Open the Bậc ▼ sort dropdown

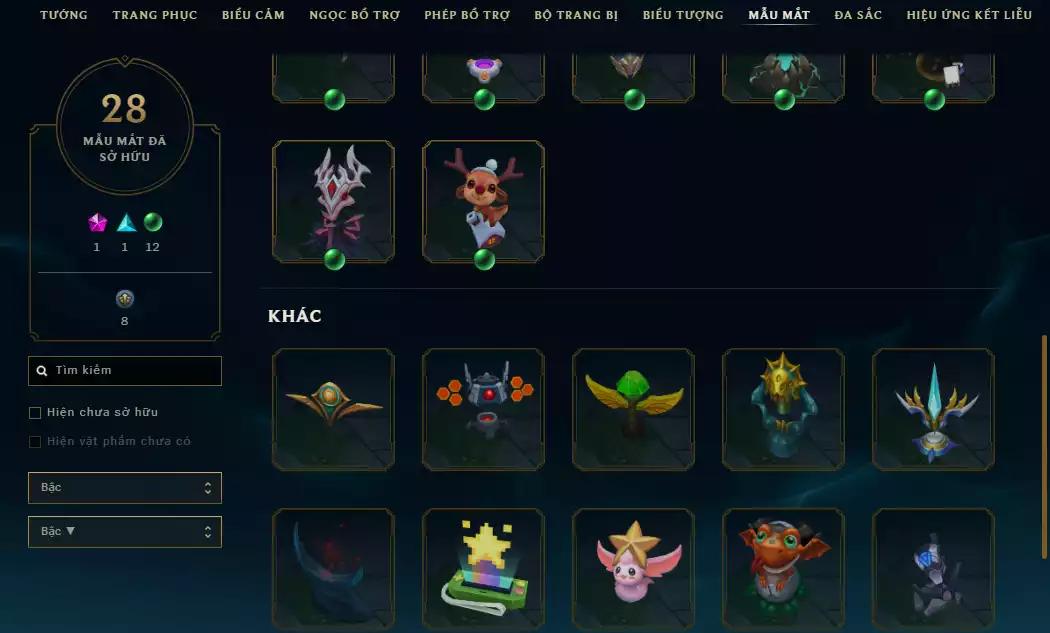(125, 532)
